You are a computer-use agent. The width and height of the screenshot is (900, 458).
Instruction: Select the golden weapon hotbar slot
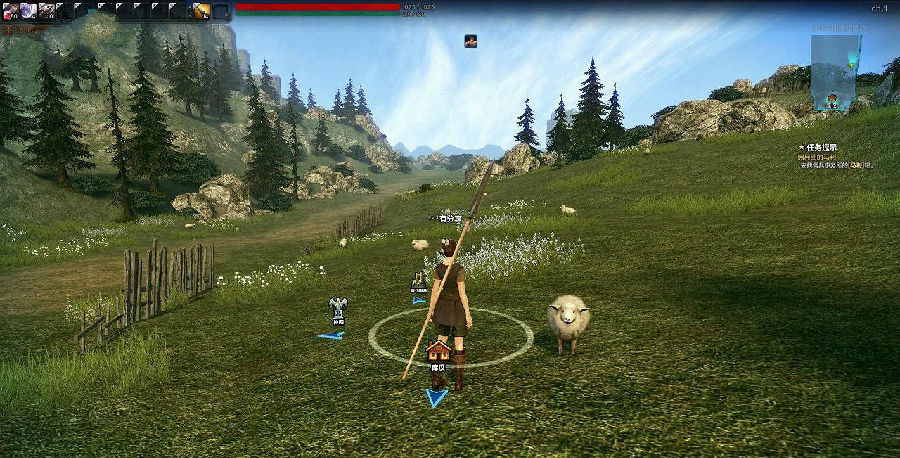point(202,11)
